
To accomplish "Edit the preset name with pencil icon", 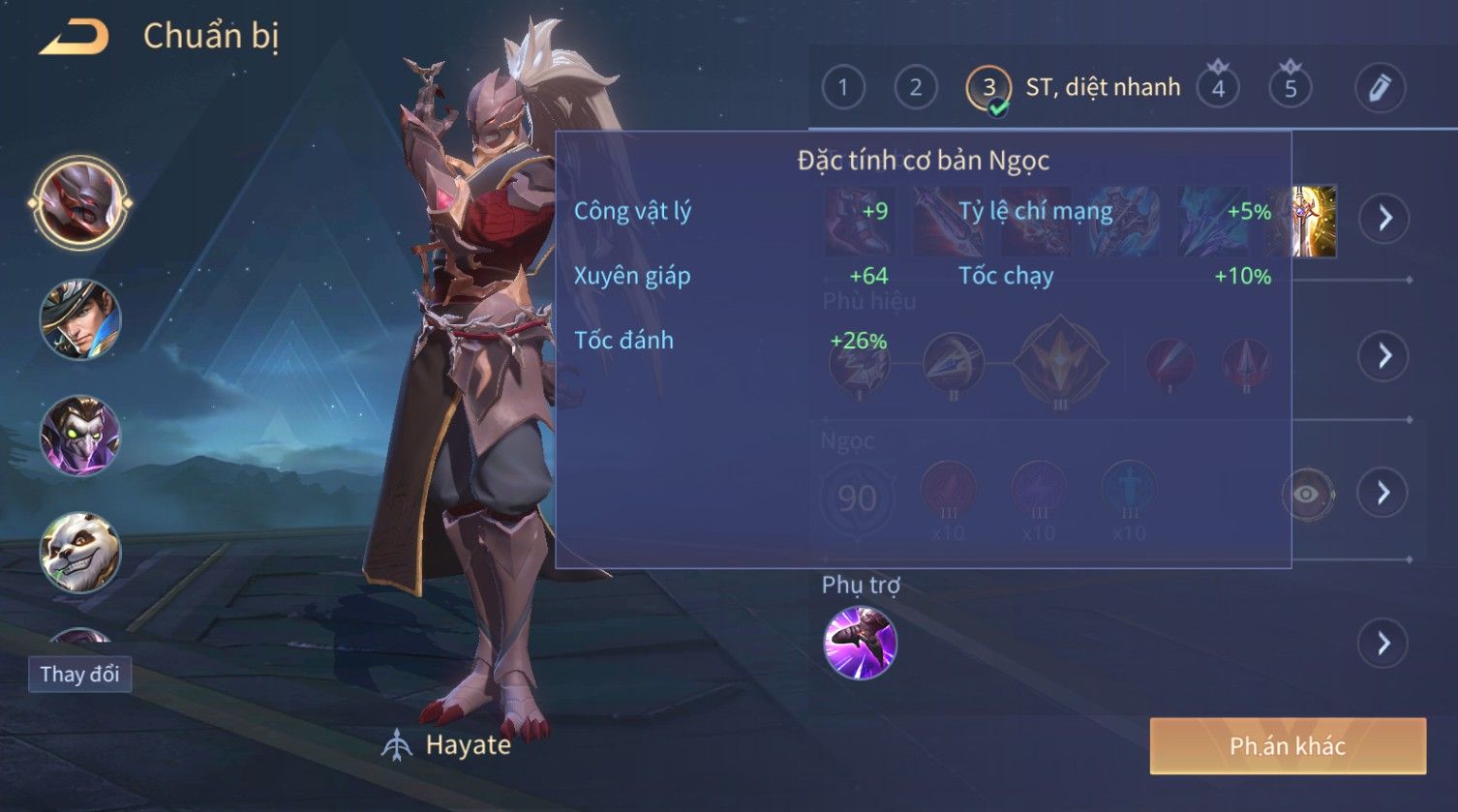I will pos(1380,88).
